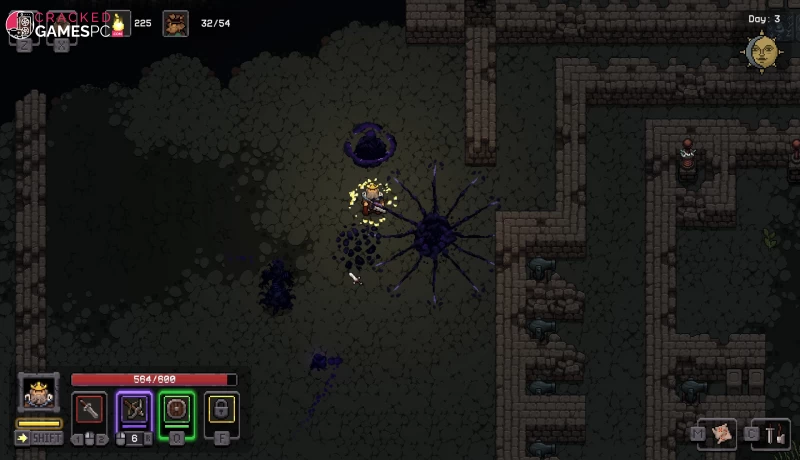Viewport: 800px width, 460px height.
Task: Open the sword and axe equipment button
Action: coord(772,434)
